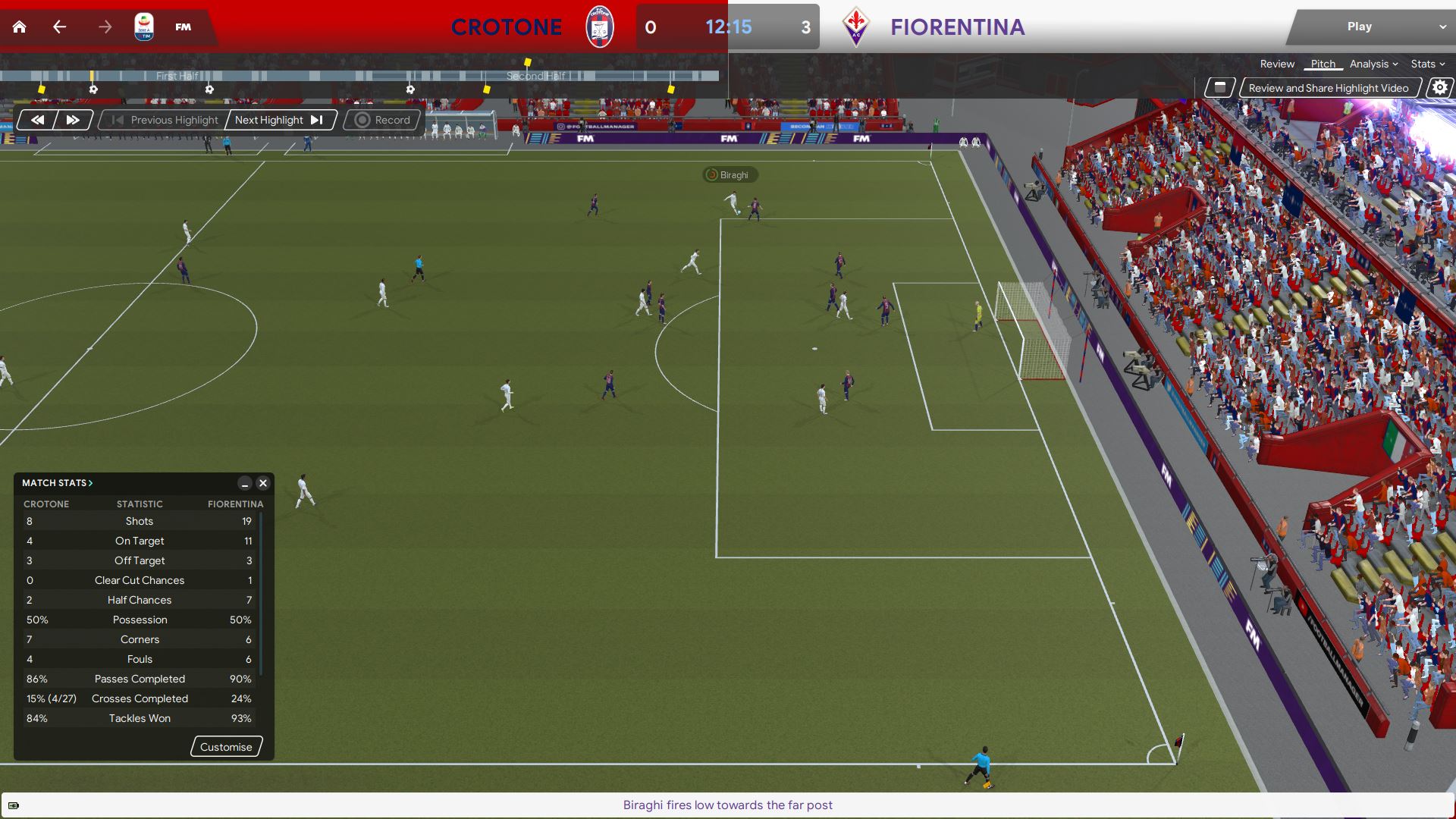Open the Analysis dropdown menu

pos(1373,64)
